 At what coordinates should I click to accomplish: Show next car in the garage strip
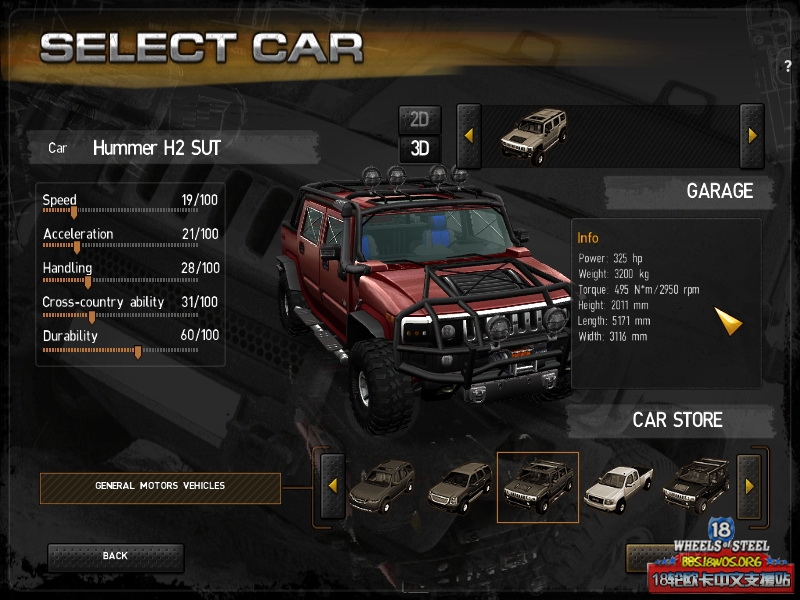[x=752, y=135]
